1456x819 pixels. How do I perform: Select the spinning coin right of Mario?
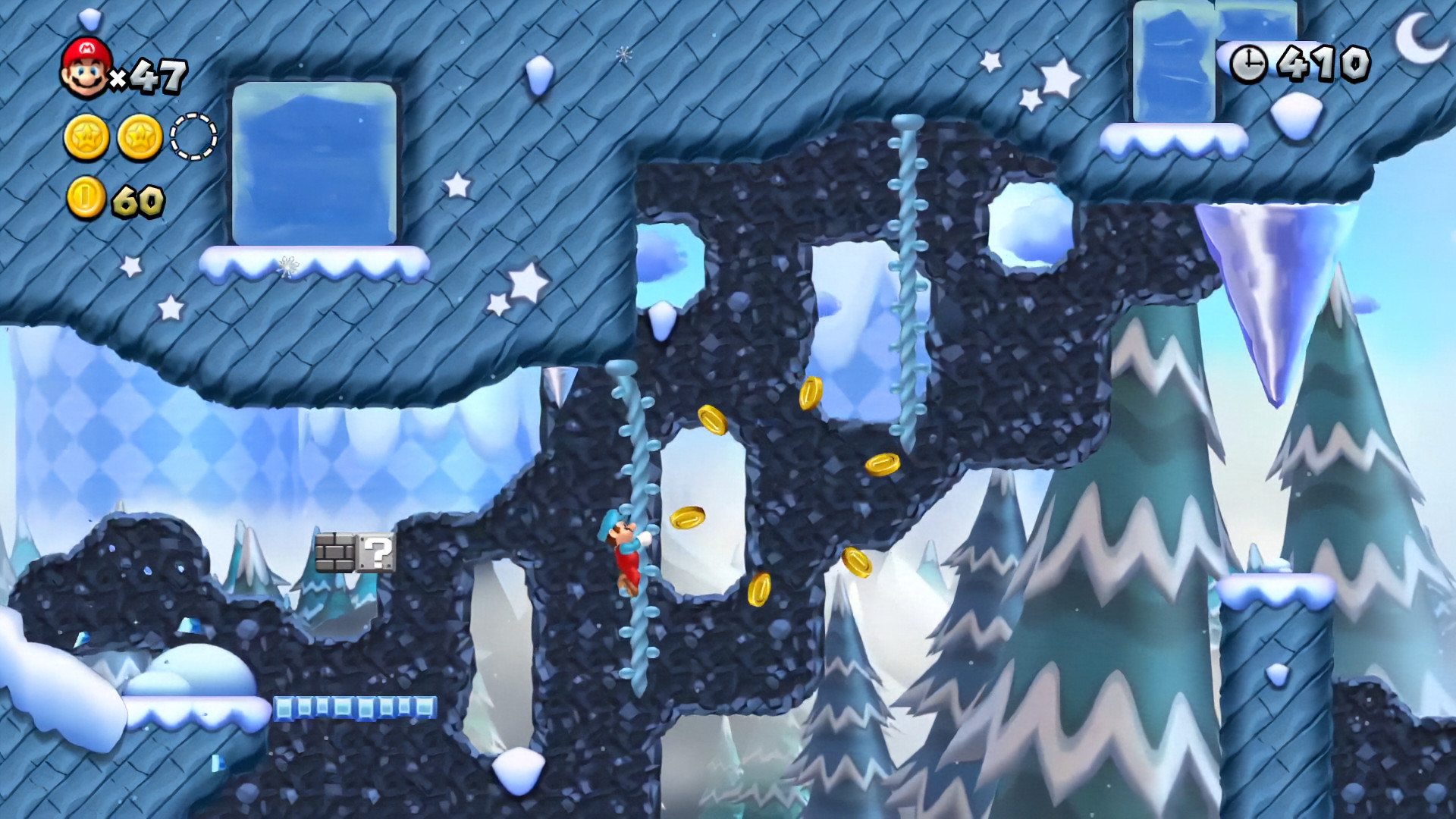689,517
